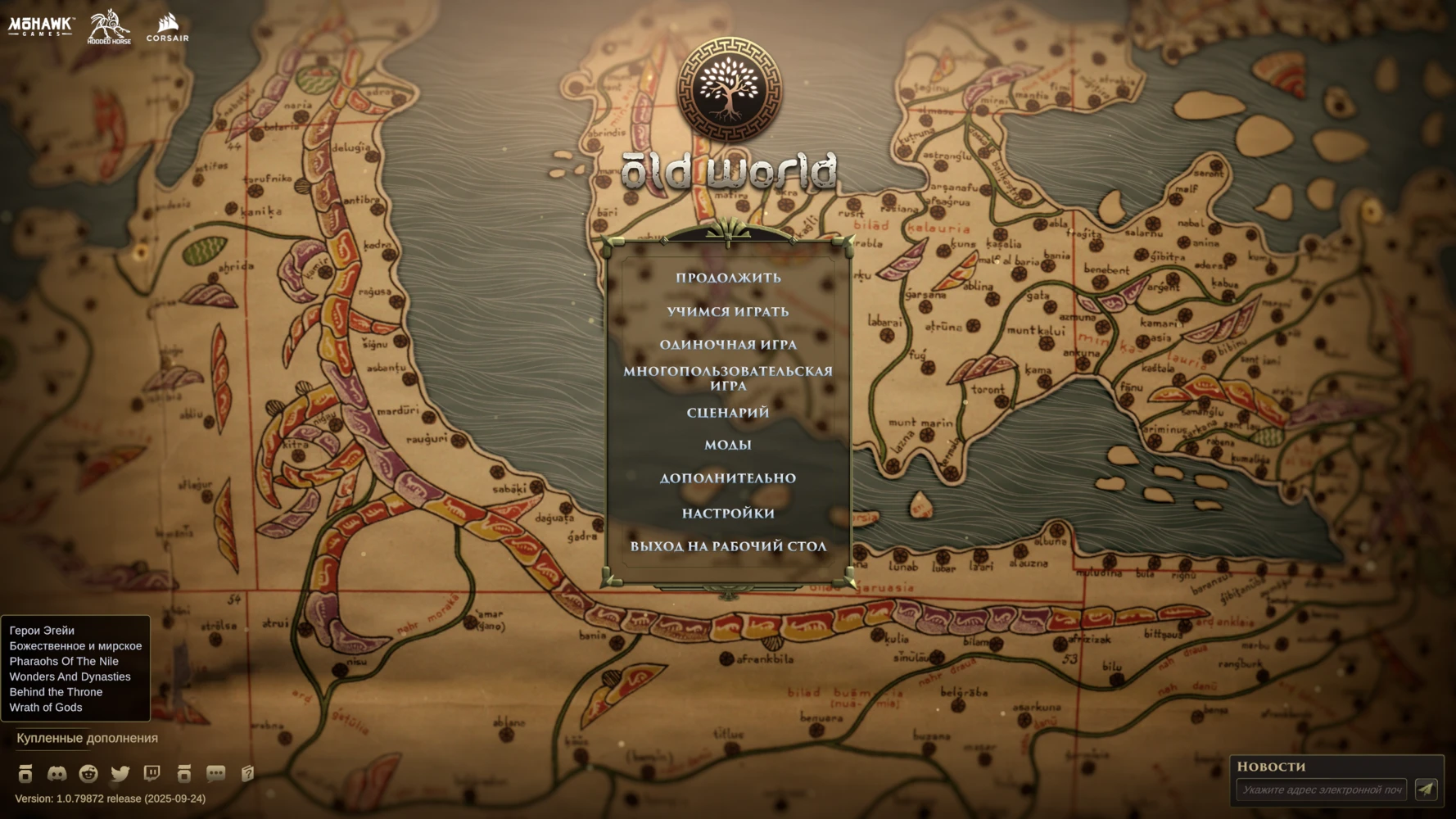Select МНОГОПОЛЬЗОВАТЕЛЬСКАЯ ИГРА option

[x=727, y=377]
